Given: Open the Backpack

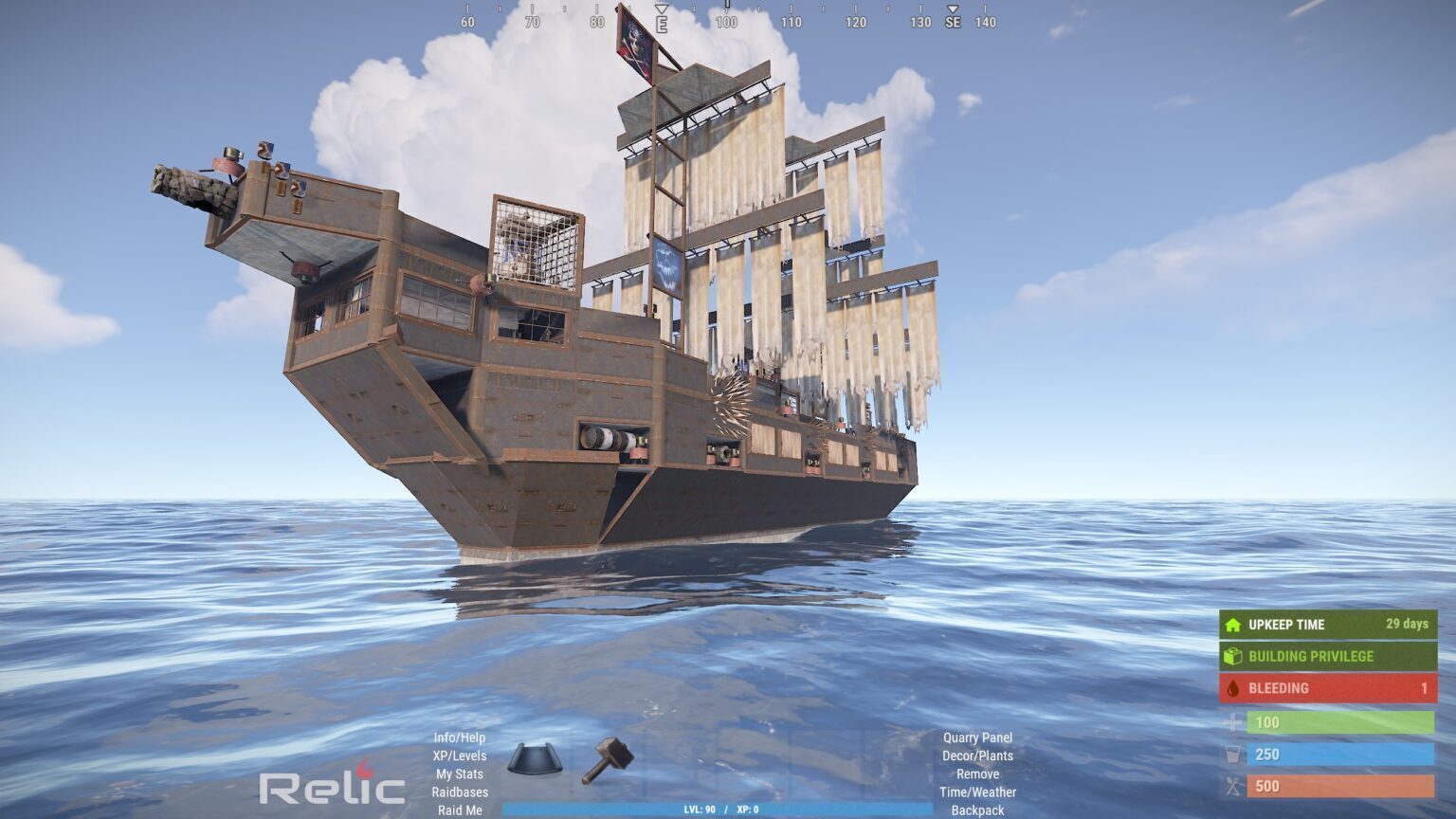Looking at the screenshot, I should tap(977, 810).
